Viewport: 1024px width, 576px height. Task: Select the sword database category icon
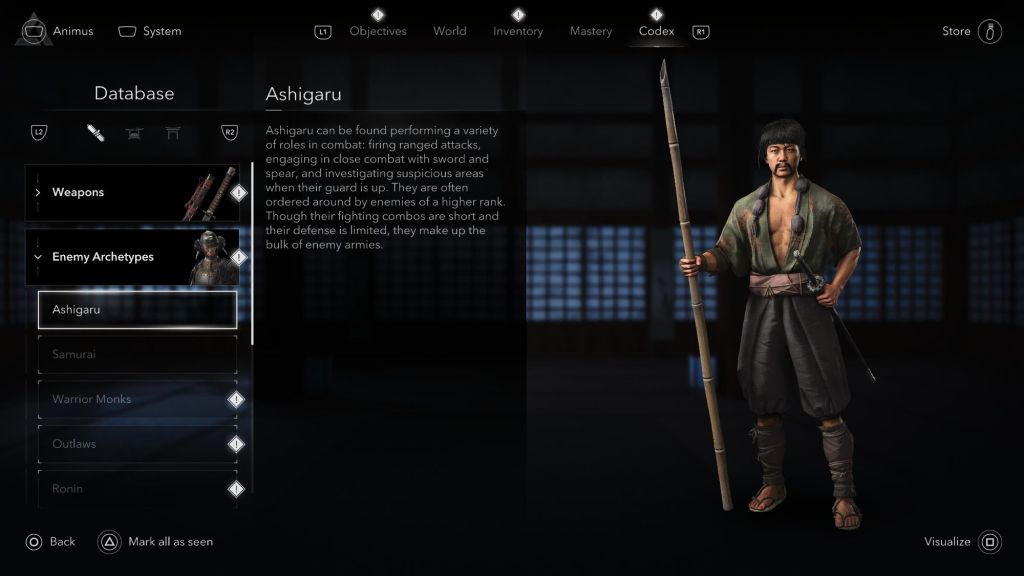pos(95,133)
